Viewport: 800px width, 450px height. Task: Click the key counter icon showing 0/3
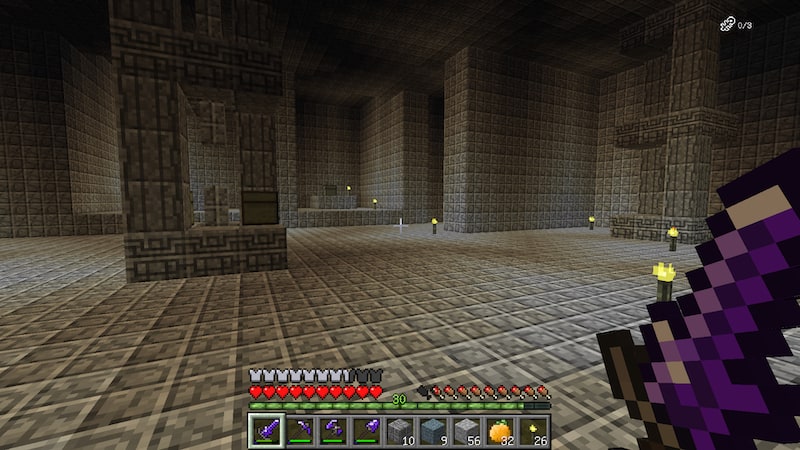point(727,24)
